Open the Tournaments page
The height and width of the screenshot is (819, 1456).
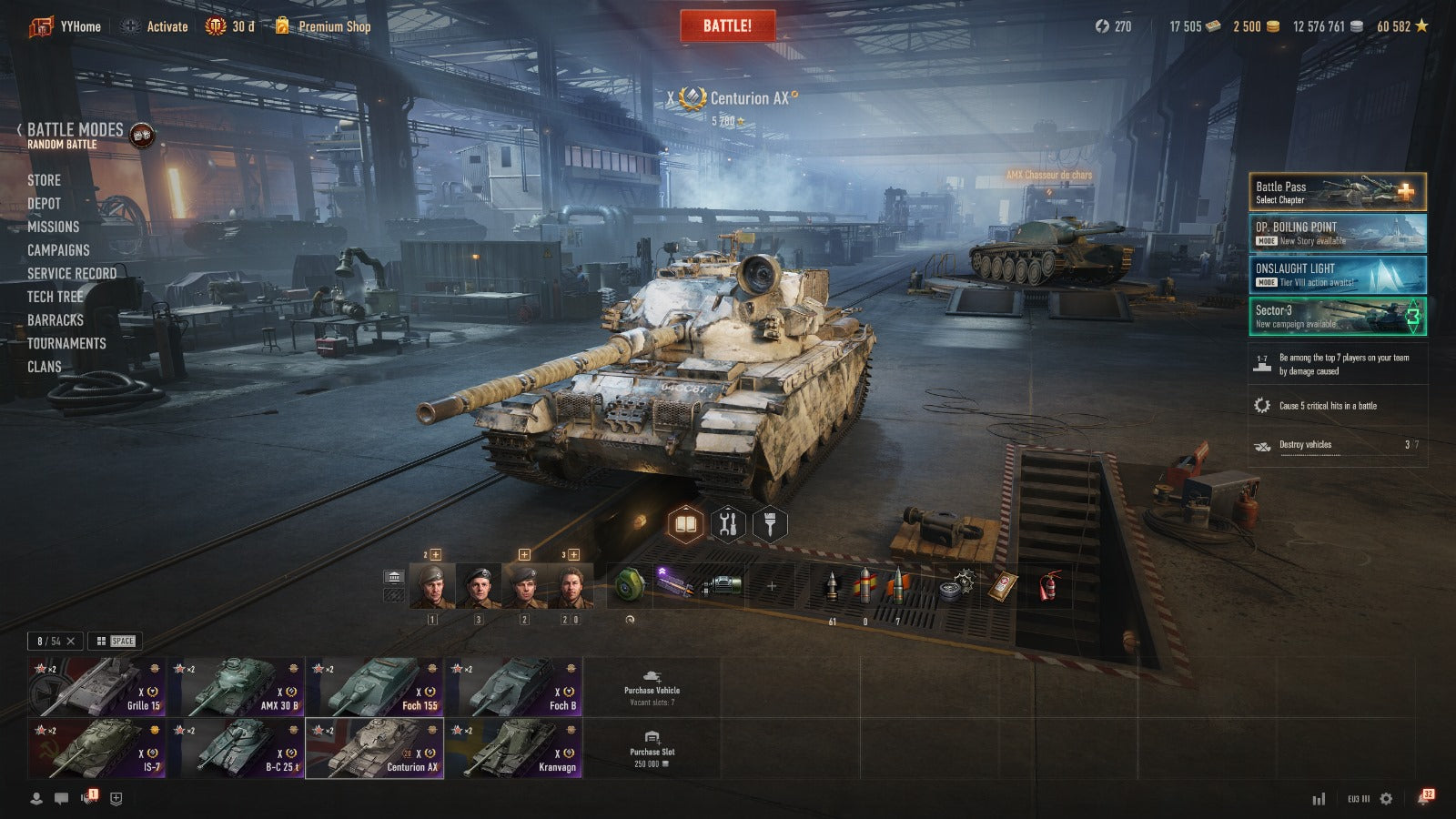[x=66, y=343]
